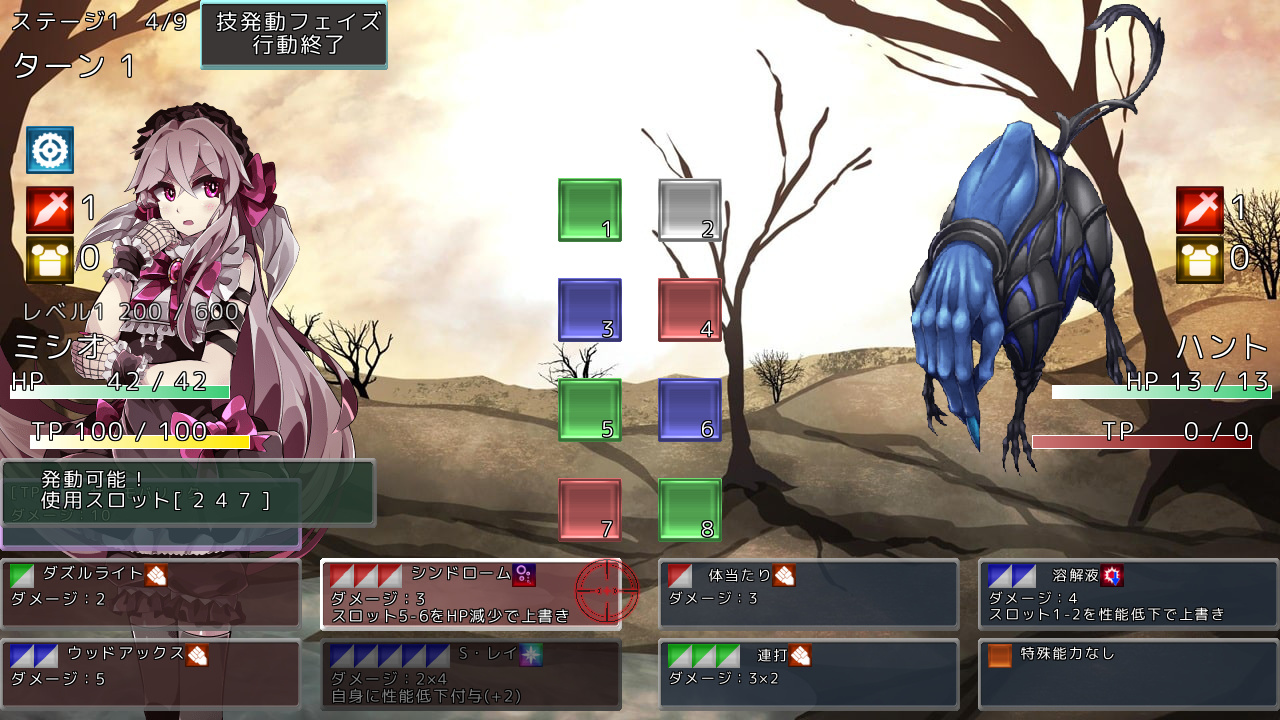Image resolution: width=1280 pixels, height=720 pixels.
Task: Select the ウッドアックス skill
Action: click(x=150, y=674)
